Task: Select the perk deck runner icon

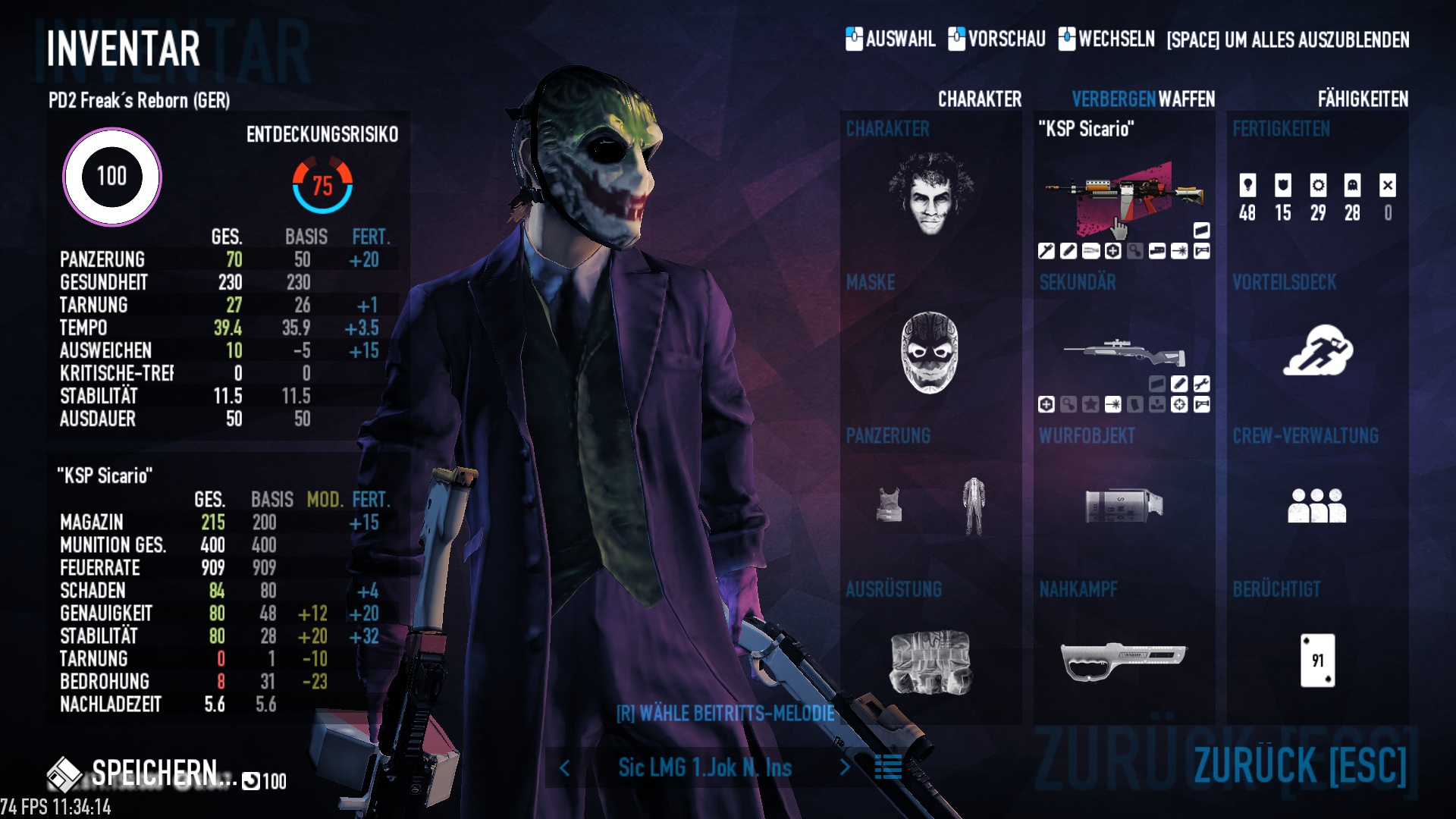Action: tap(1317, 350)
